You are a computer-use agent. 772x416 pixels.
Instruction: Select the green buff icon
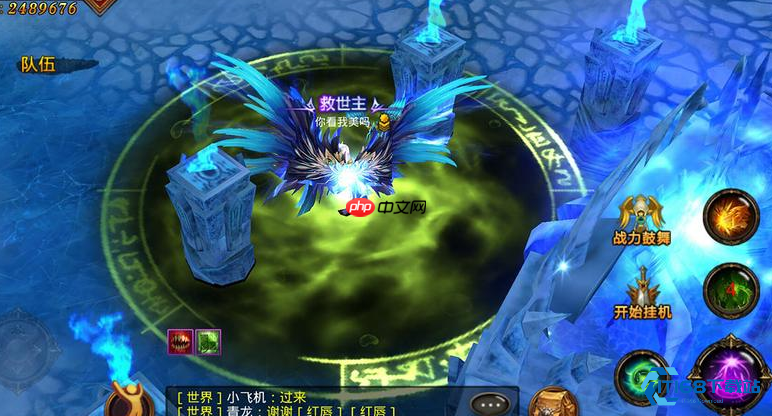[208, 341]
